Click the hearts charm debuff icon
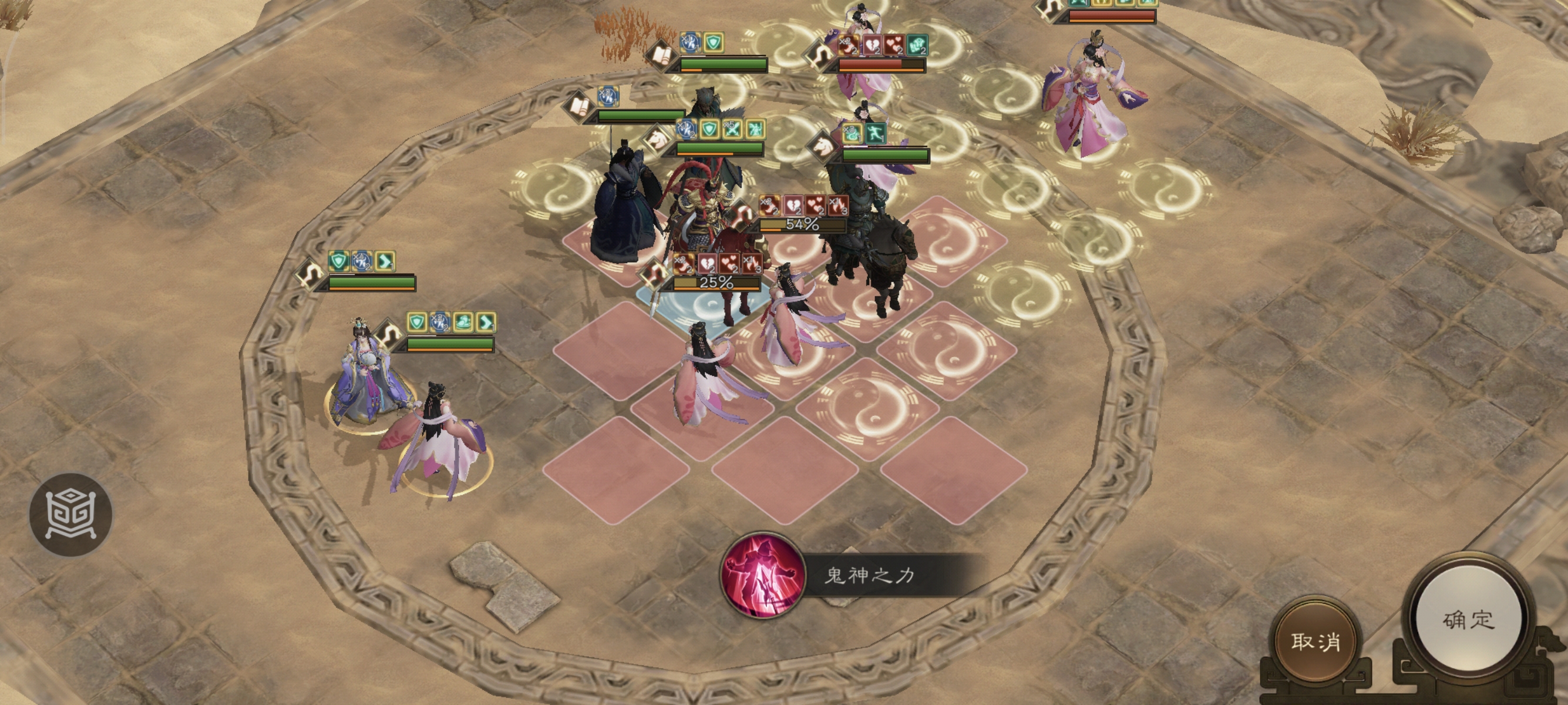The width and height of the screenshot is (1568, 705). 816,206
